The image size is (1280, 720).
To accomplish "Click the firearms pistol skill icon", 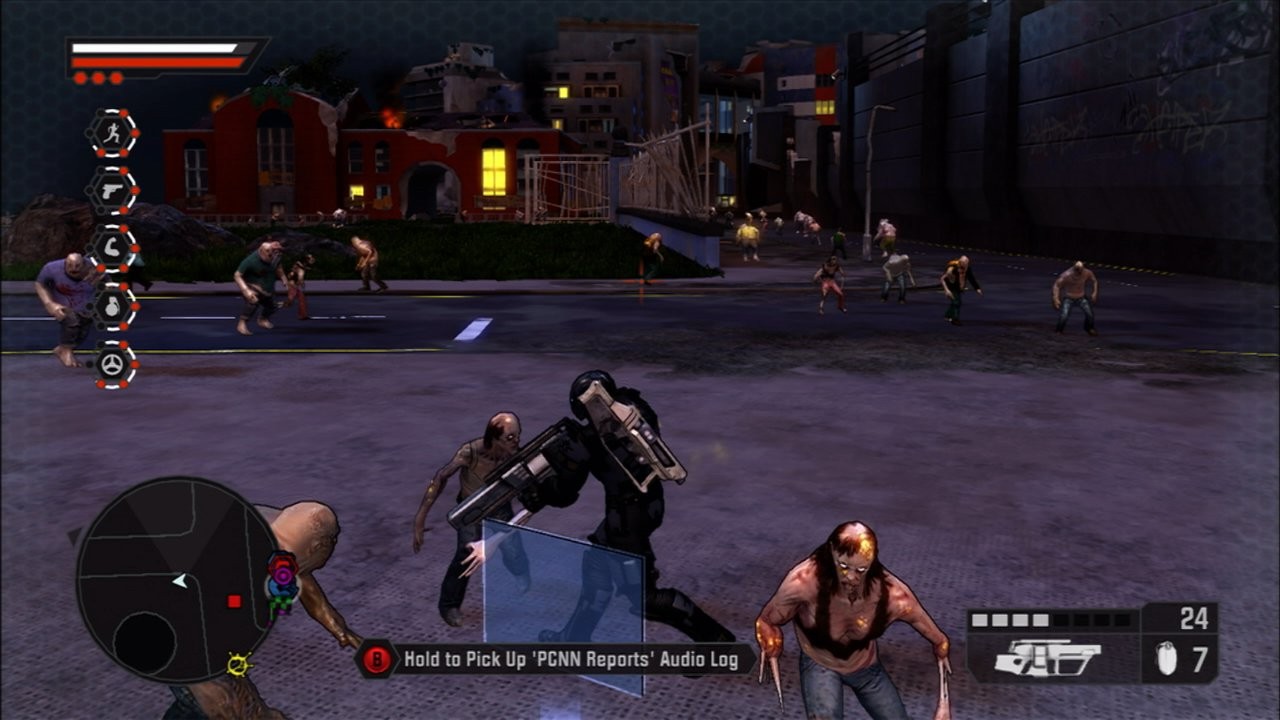I will (111, 190).
